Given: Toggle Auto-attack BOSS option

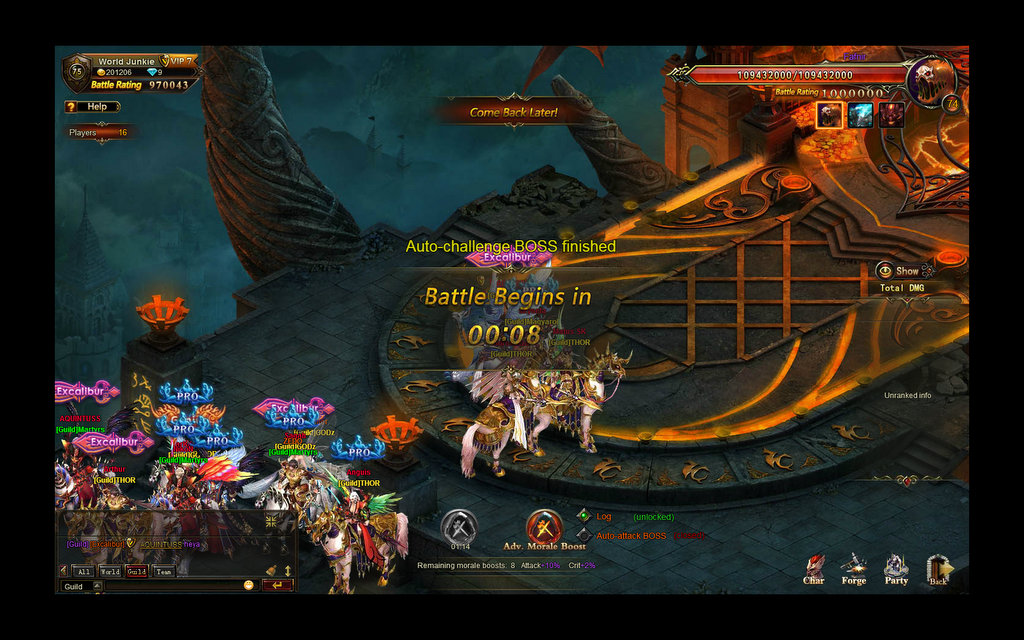Looking at the screenshot, I should (x=584, y=536).
